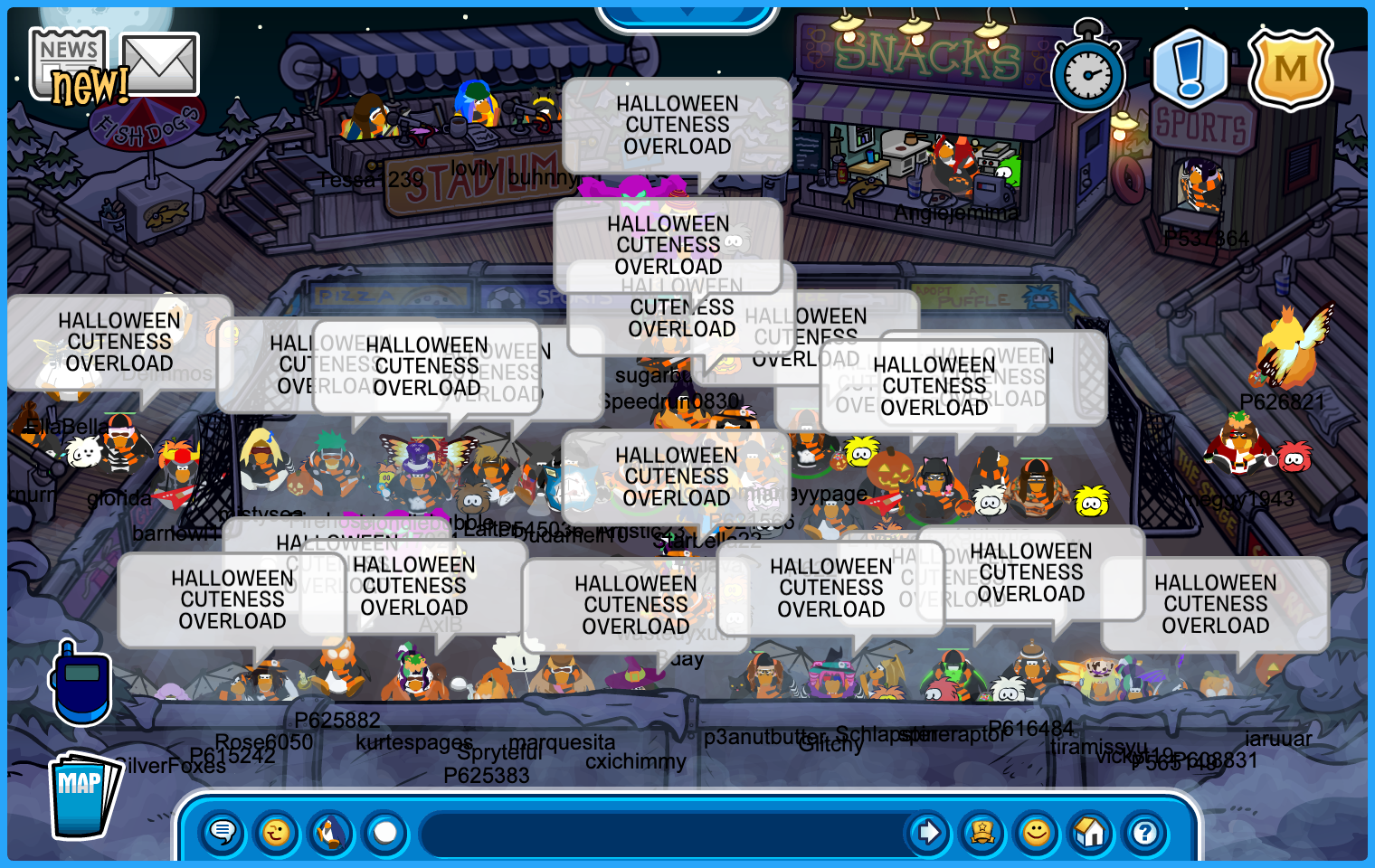This screenshot has width=1375, height=868.
Task: Open the blue spy phone
Action: [81, 684]
